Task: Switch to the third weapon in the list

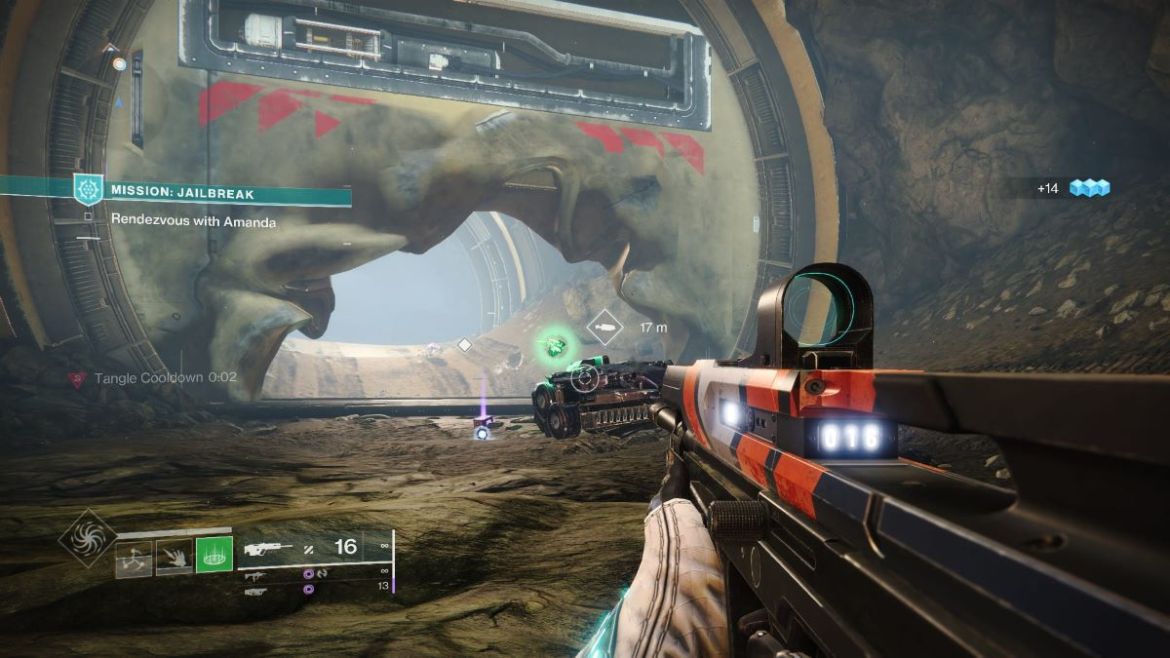Action: [x=257, y=592]
